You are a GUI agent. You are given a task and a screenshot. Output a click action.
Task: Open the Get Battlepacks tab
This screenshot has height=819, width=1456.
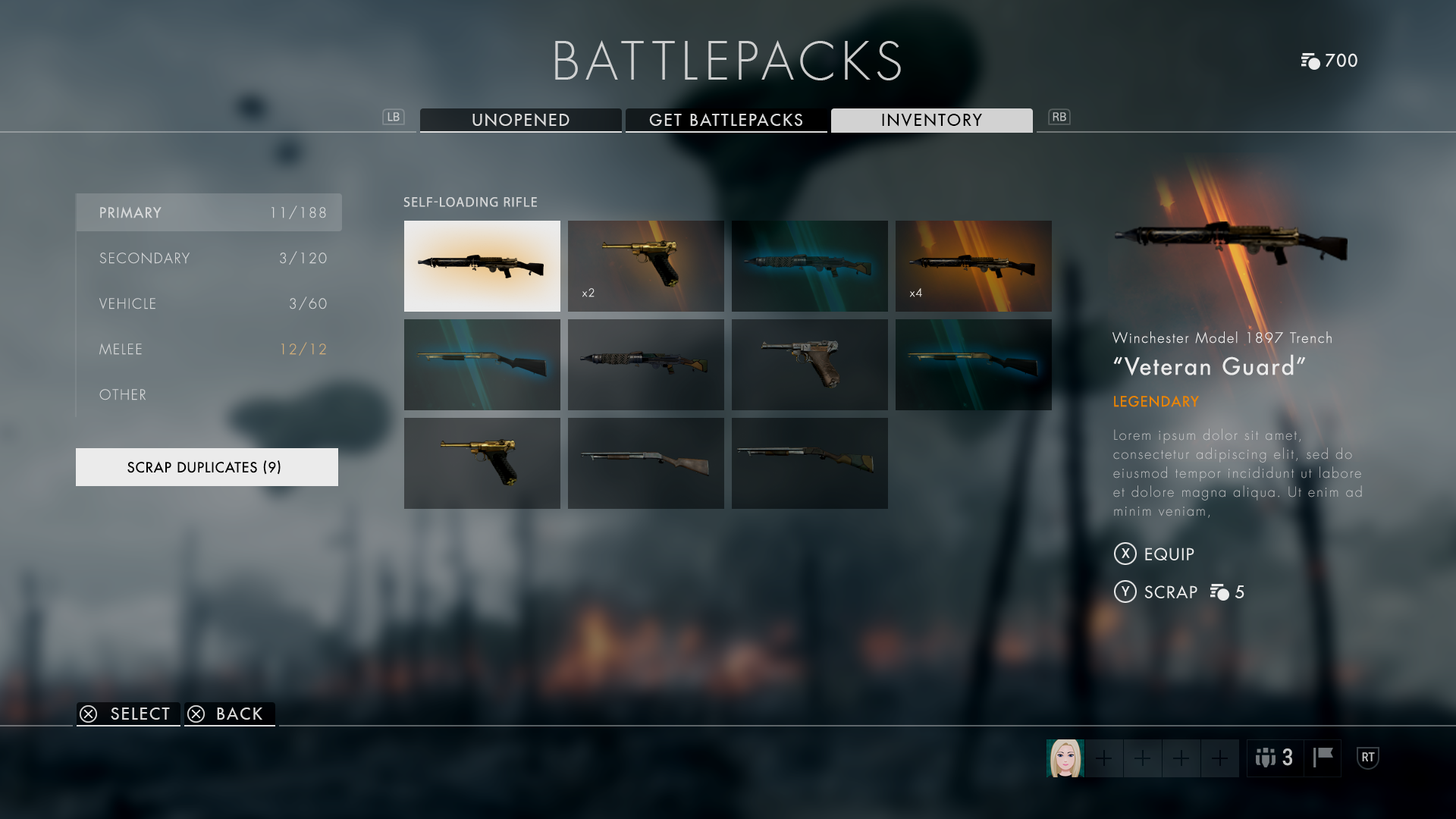[x=726, y=120]
